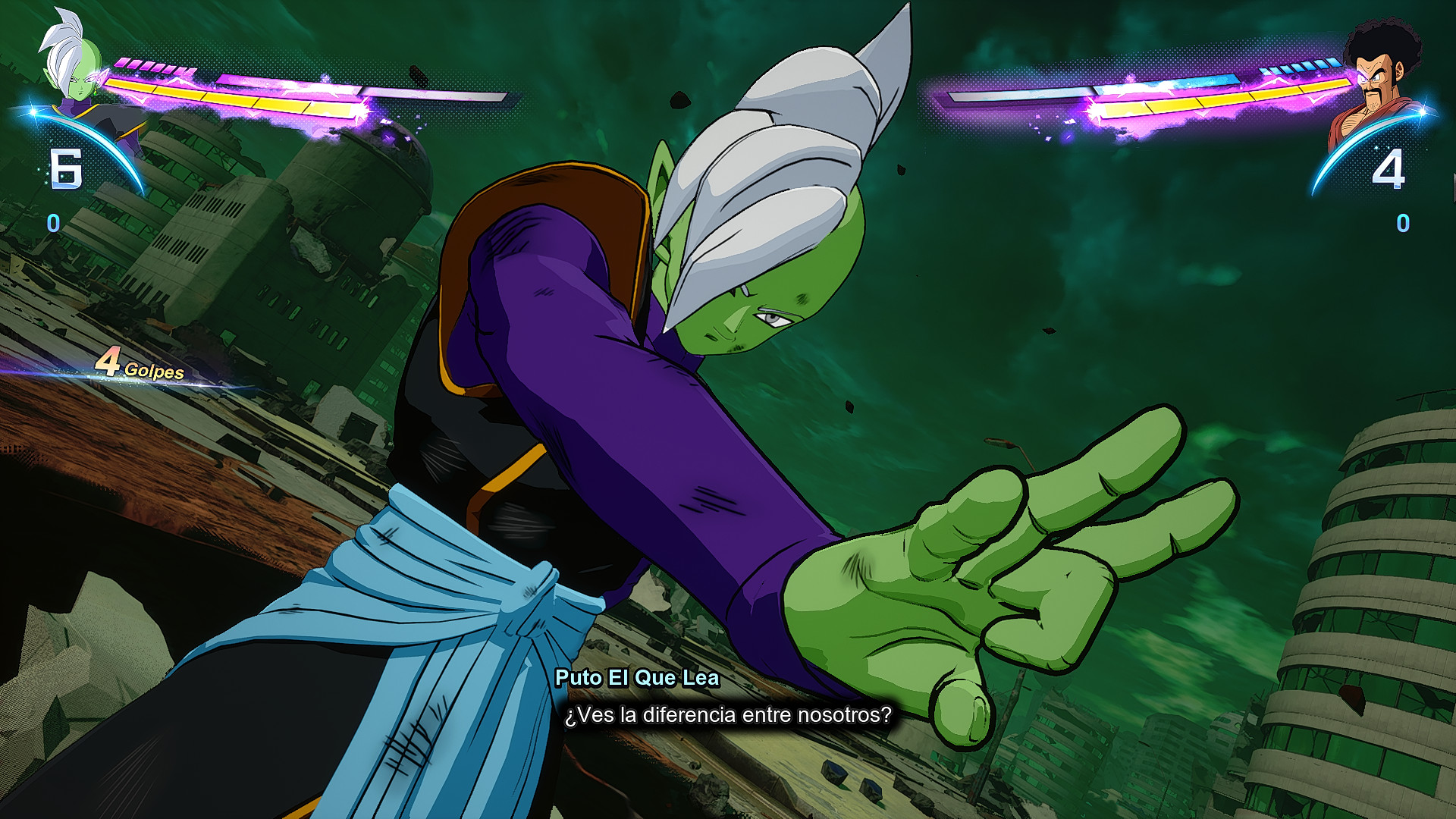The height and width of the screenshot is (819, 1456).
Task: Select the player name Puto El Que Lea
Action: (x=639, y=679)
